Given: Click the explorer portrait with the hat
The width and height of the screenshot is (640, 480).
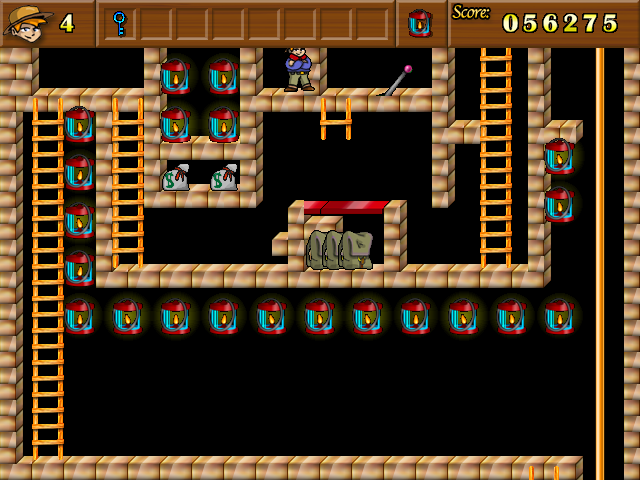Looking at the screenshot, I should point(26,22).
